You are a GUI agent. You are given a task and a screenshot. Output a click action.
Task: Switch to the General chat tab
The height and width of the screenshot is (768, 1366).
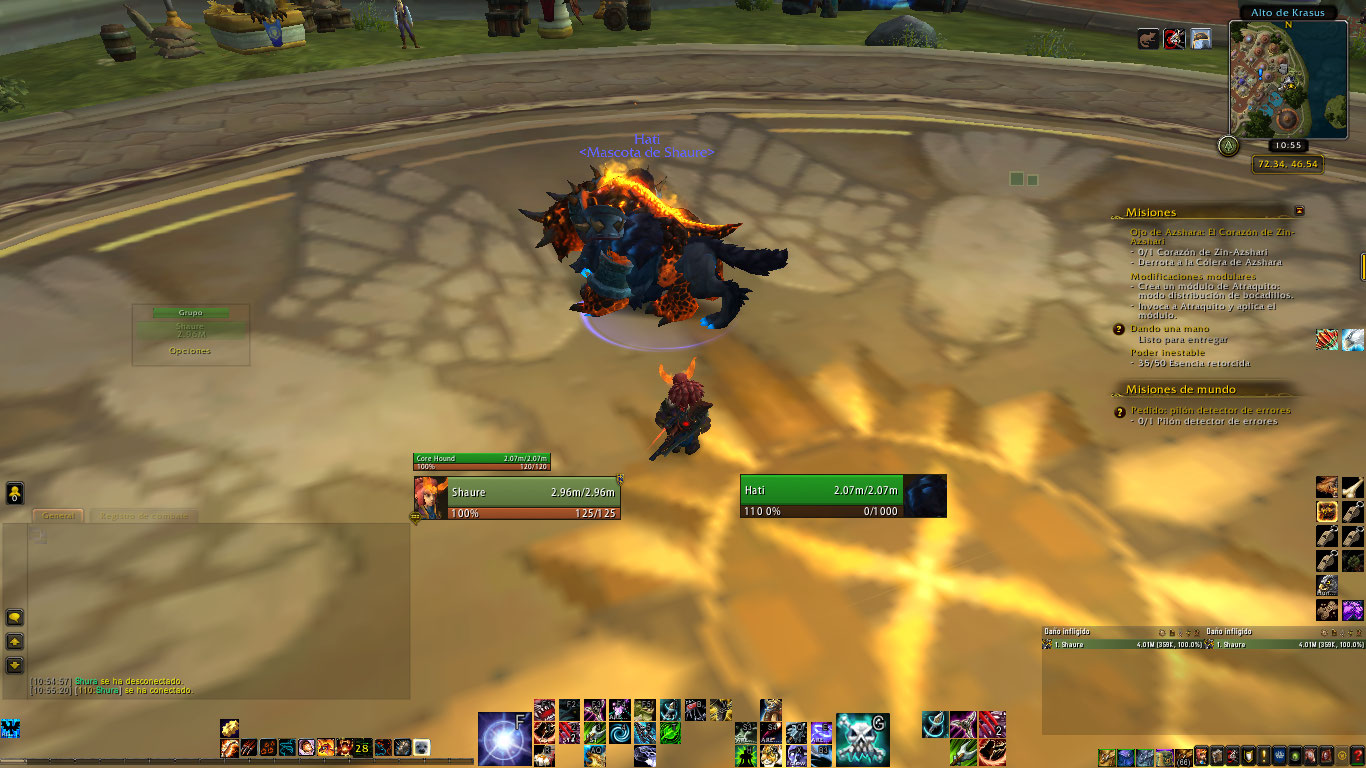pos(59,516)
